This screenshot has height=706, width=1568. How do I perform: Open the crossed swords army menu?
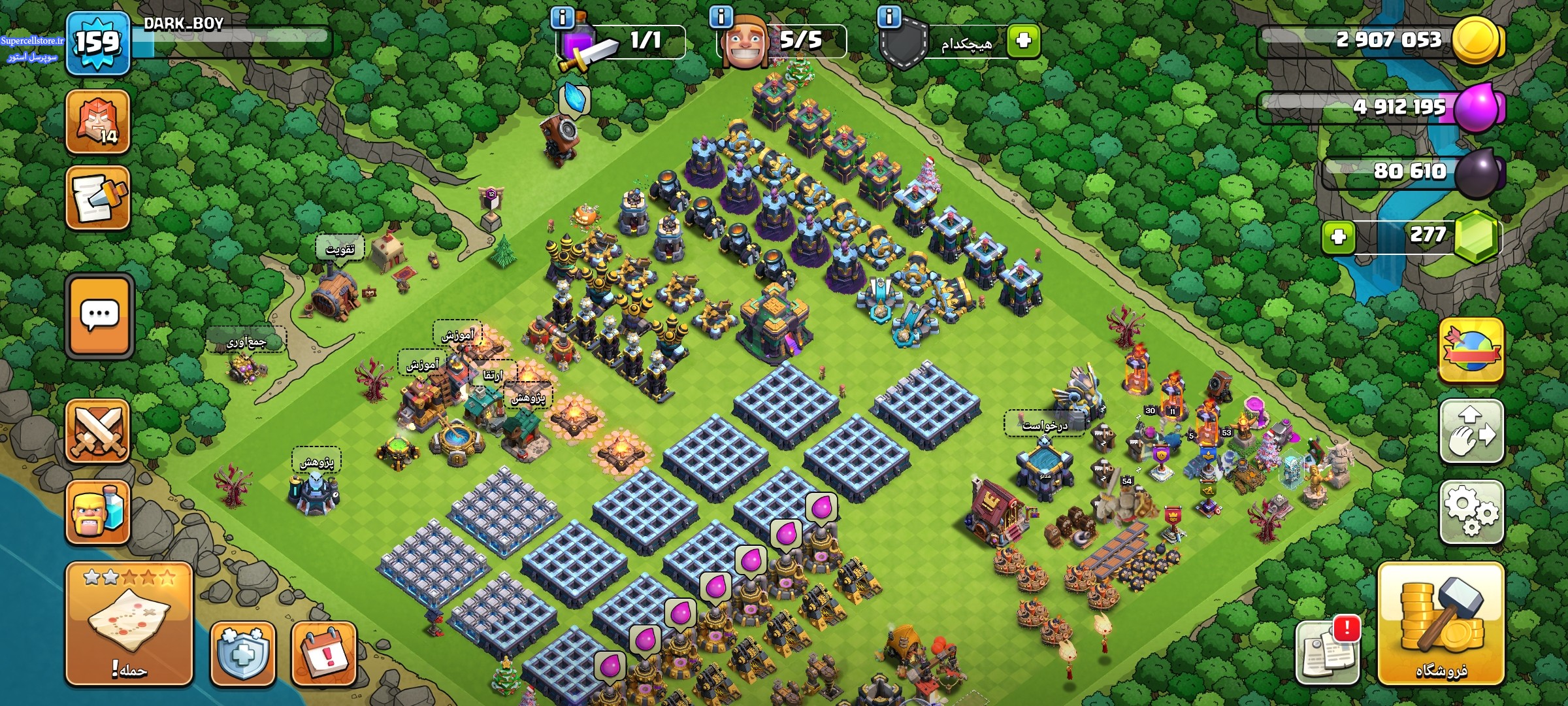point(98,431)
